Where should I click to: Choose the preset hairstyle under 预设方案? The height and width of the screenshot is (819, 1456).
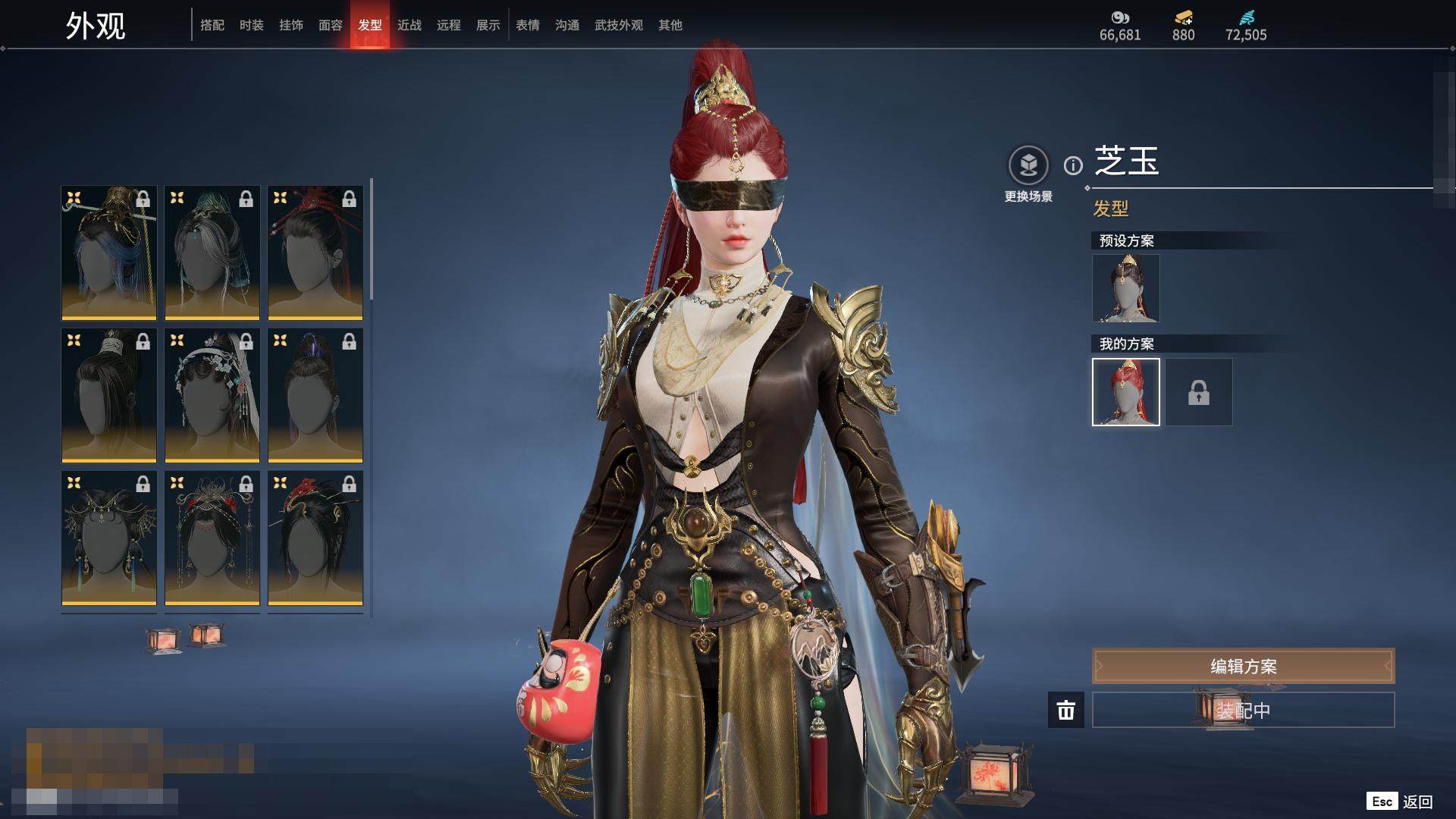coord(1126,288)
